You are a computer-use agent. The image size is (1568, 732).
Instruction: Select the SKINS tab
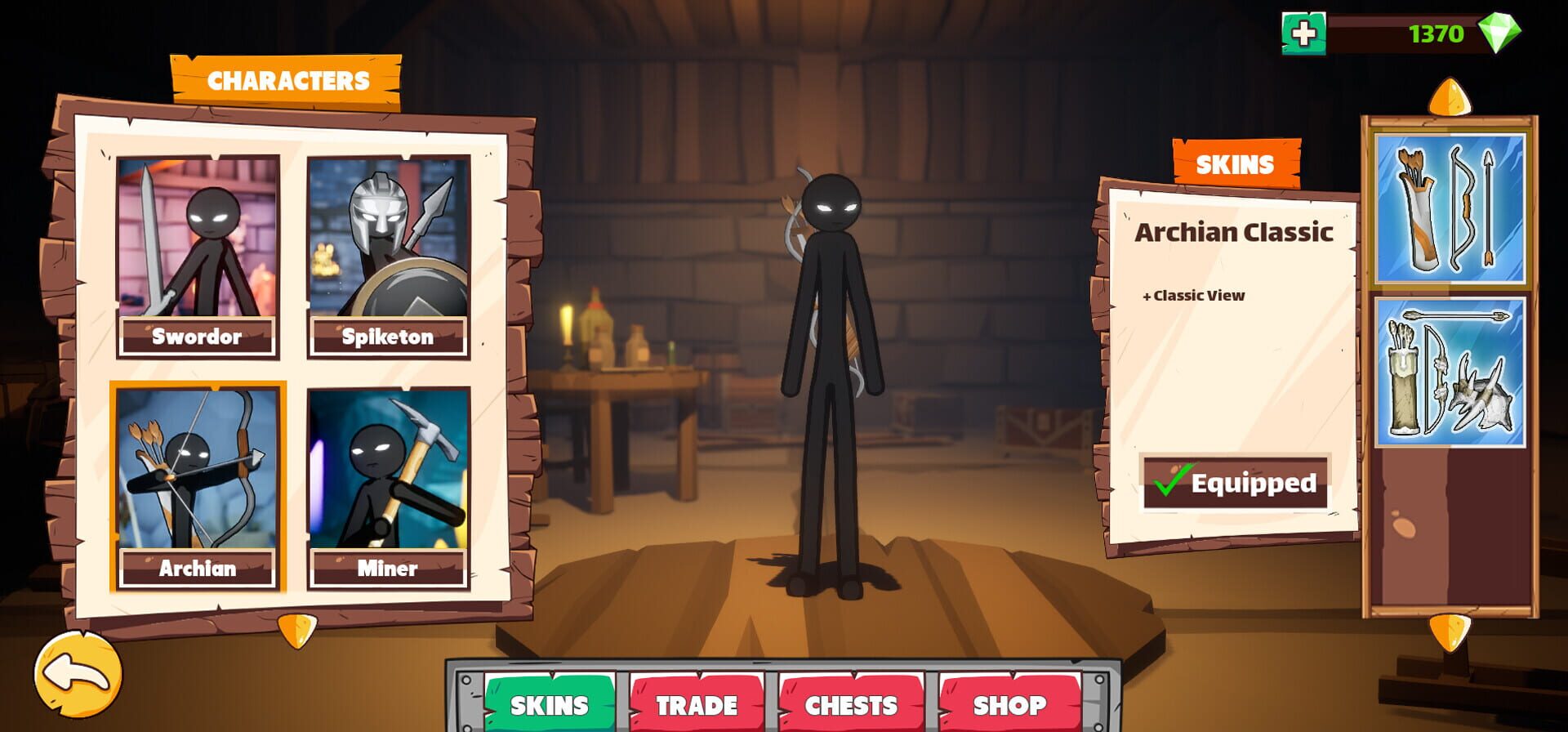[547, 703]
